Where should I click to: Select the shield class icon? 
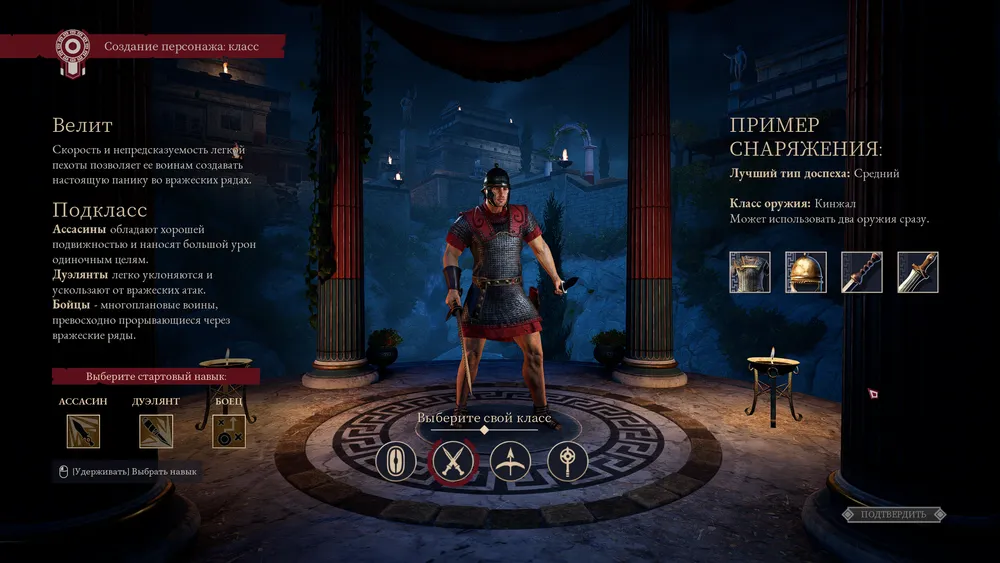pyautogui.click(x=396, y=462)
